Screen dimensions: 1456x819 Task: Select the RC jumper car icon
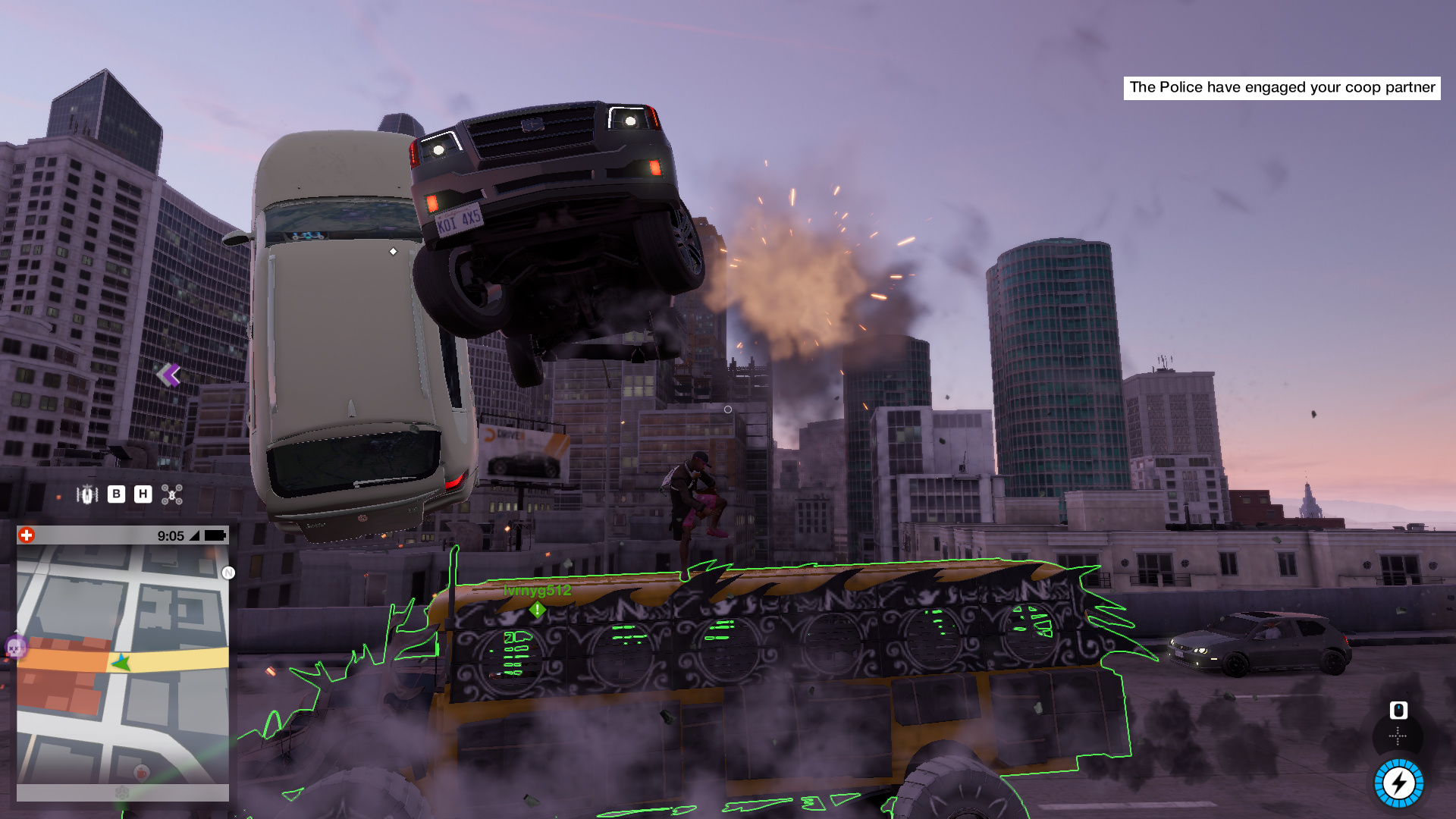point(87,494)
